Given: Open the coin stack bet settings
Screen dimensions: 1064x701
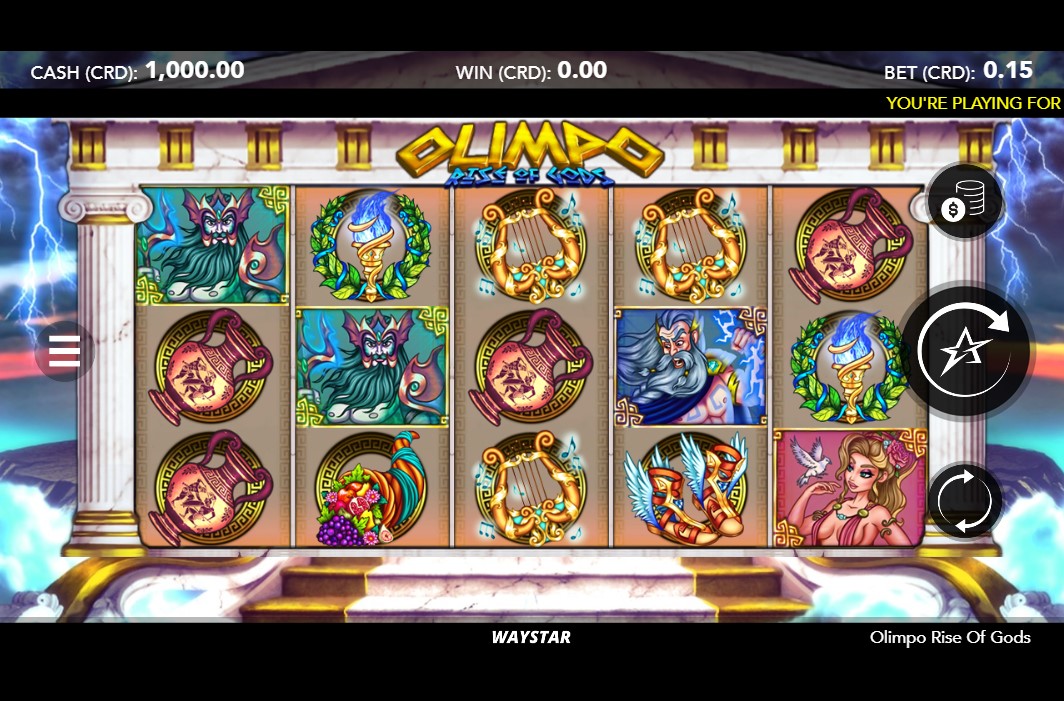Looking at the screenshot, I should coord(964,204).
